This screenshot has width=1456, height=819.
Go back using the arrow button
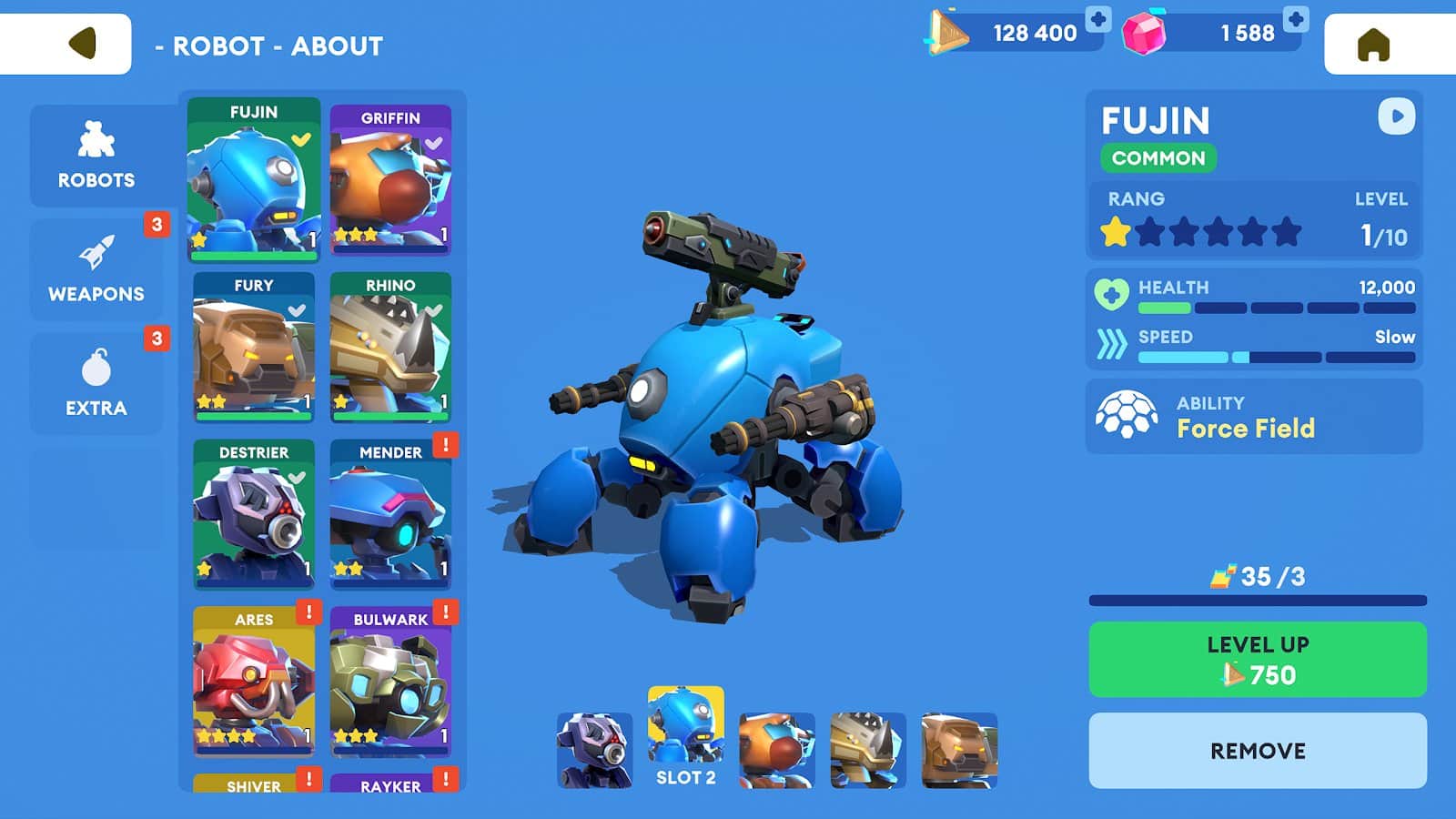pyautogui.click(x=82, y=43)
